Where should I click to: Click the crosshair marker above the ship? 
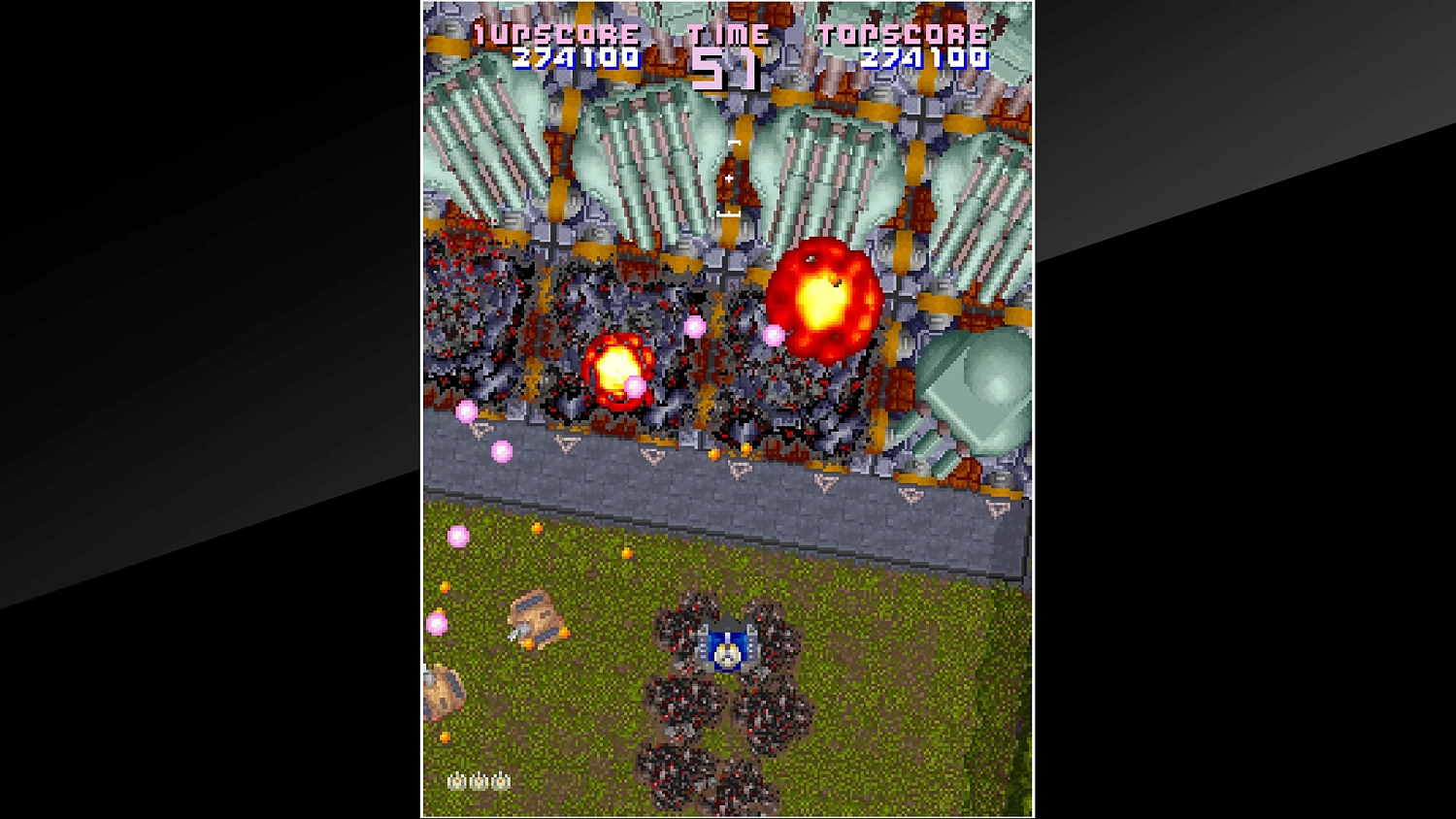pyautogui.click(x=730, y=179)
